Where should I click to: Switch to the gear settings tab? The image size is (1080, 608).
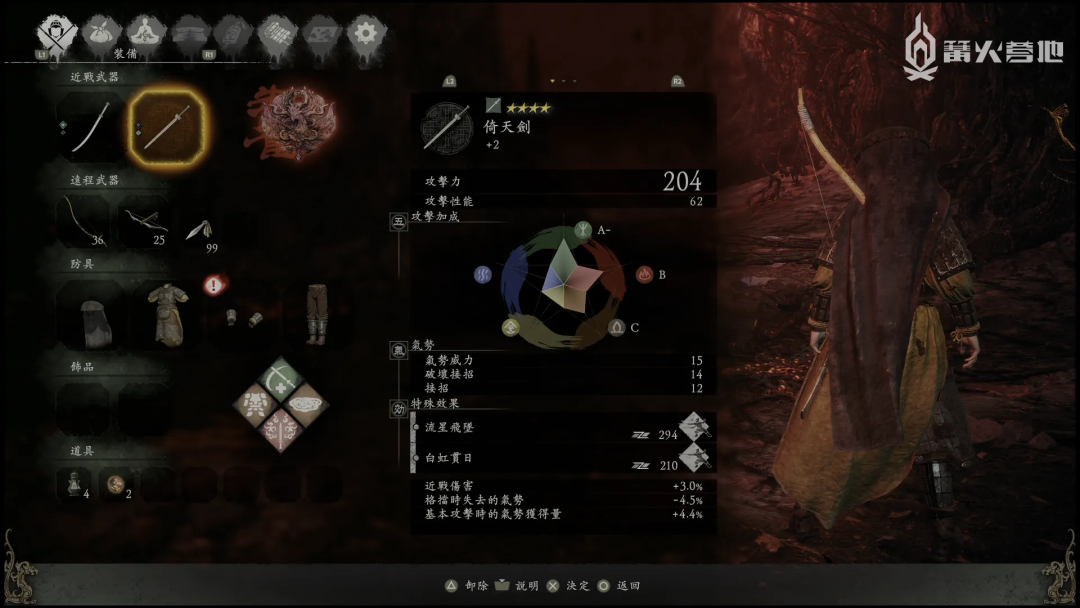tap(366, 34)
